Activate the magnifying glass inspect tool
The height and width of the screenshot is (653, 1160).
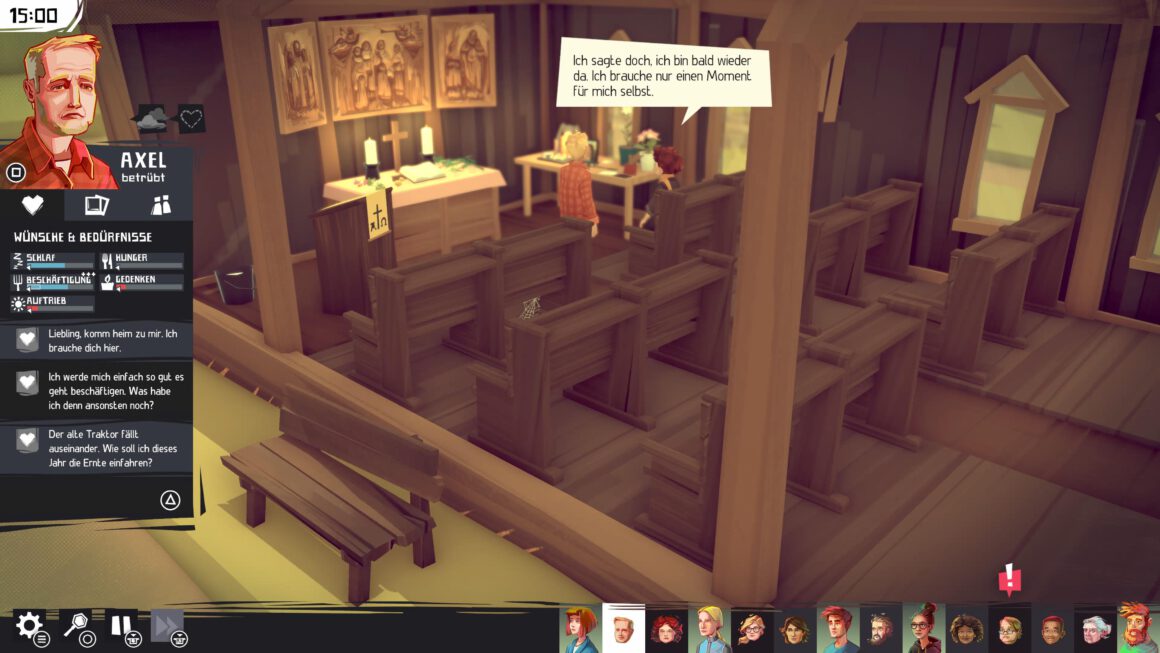75,625
